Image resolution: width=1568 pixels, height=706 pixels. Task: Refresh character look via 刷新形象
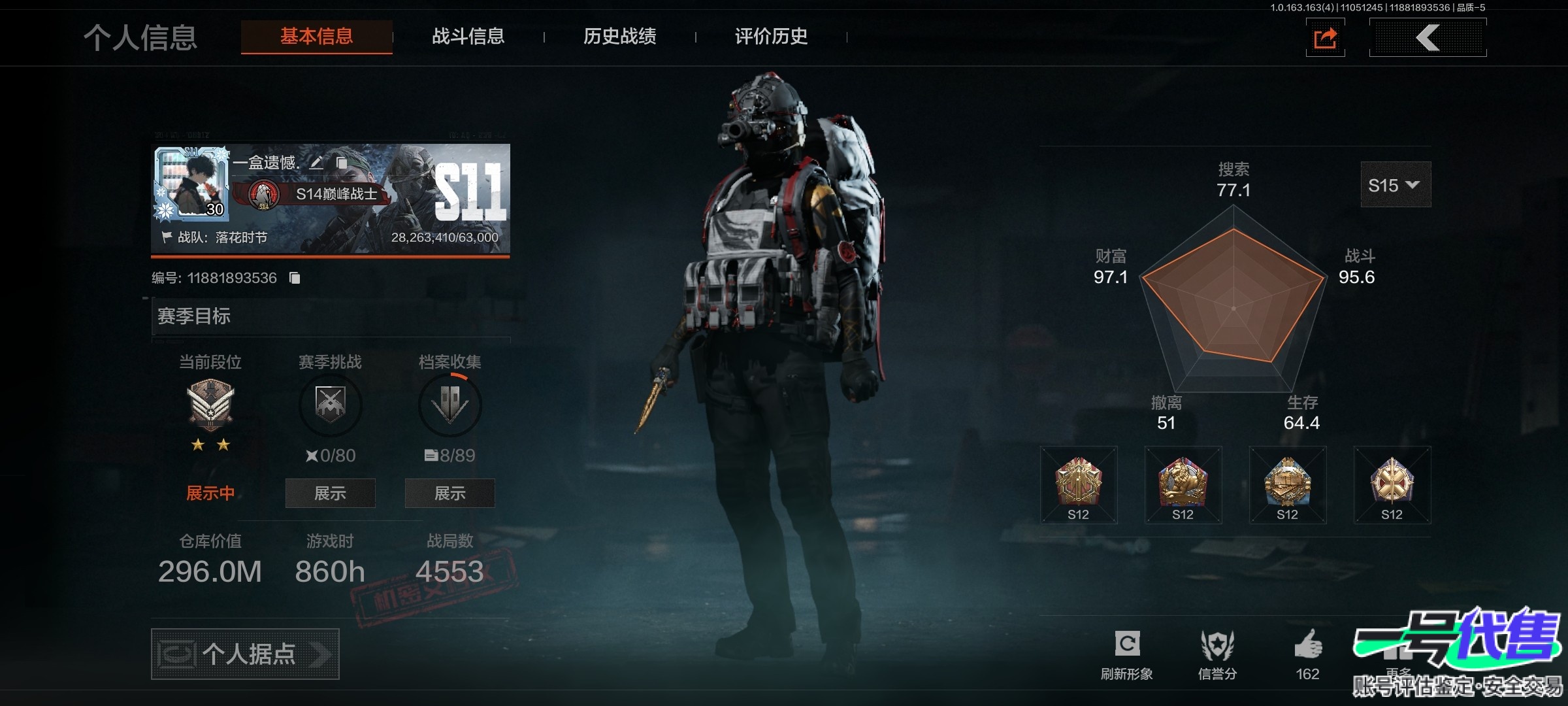(x=1127, y=654)
